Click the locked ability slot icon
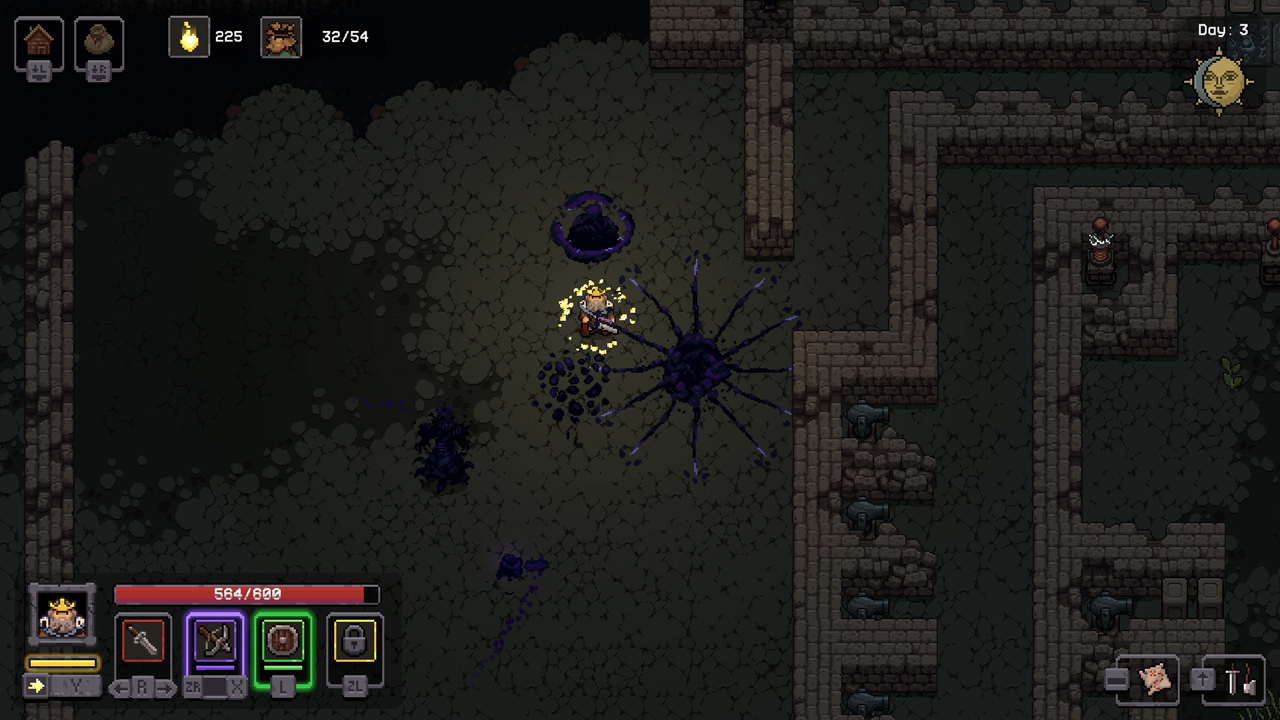The image size is (1280, 720). point(354,641)
